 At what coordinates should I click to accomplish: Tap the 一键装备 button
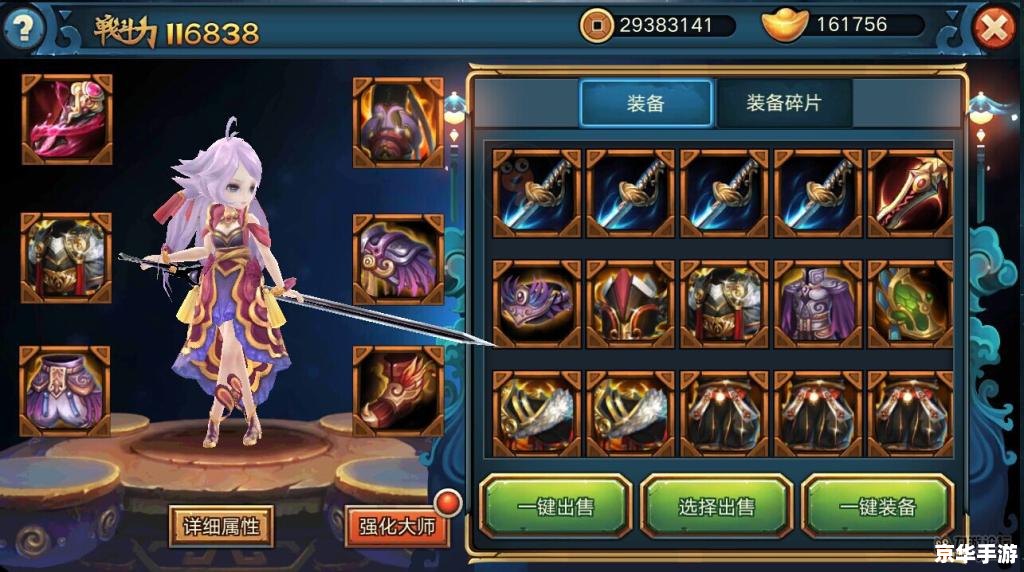pyautogui.click(x=877, y=507)
